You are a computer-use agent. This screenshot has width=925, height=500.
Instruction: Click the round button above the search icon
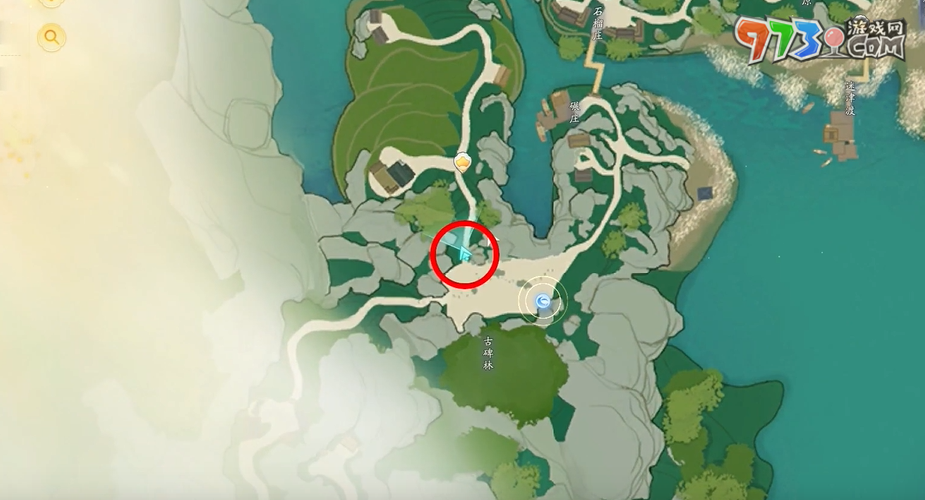coord(51,3)
